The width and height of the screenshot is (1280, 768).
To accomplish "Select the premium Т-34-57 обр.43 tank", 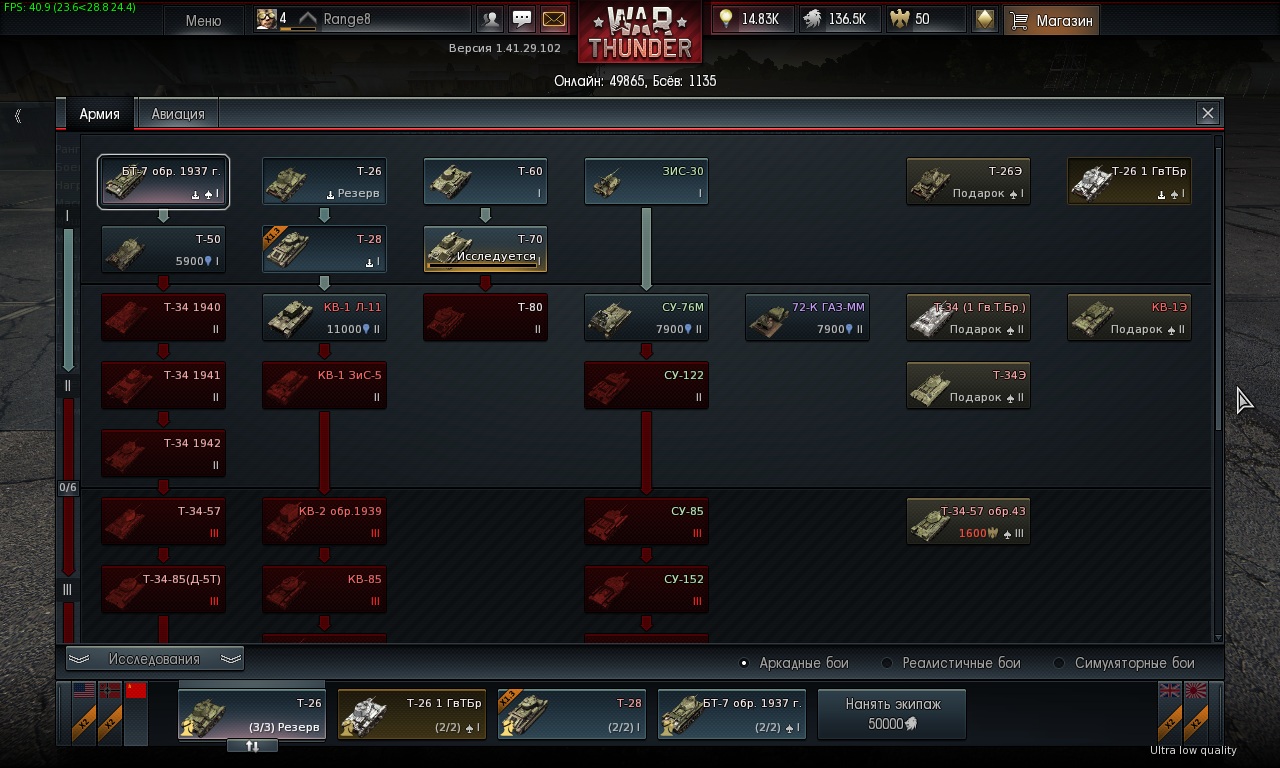I will coord(968,522).
